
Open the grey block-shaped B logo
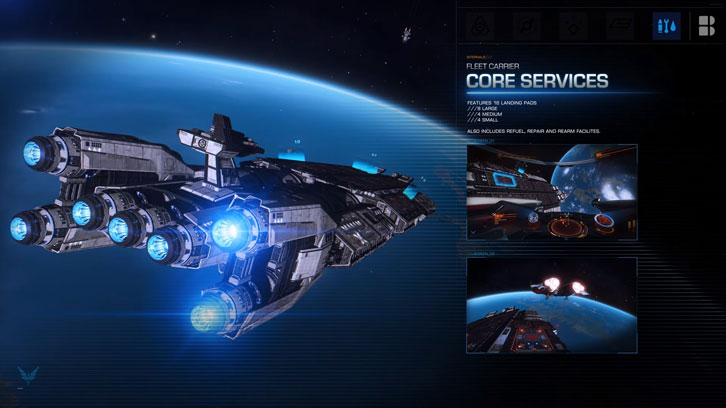point(705,26)
